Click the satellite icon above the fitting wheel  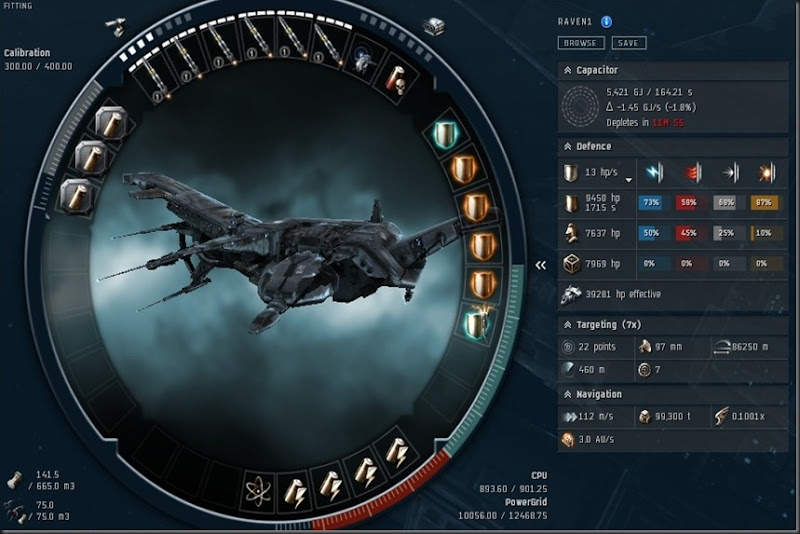116,28
